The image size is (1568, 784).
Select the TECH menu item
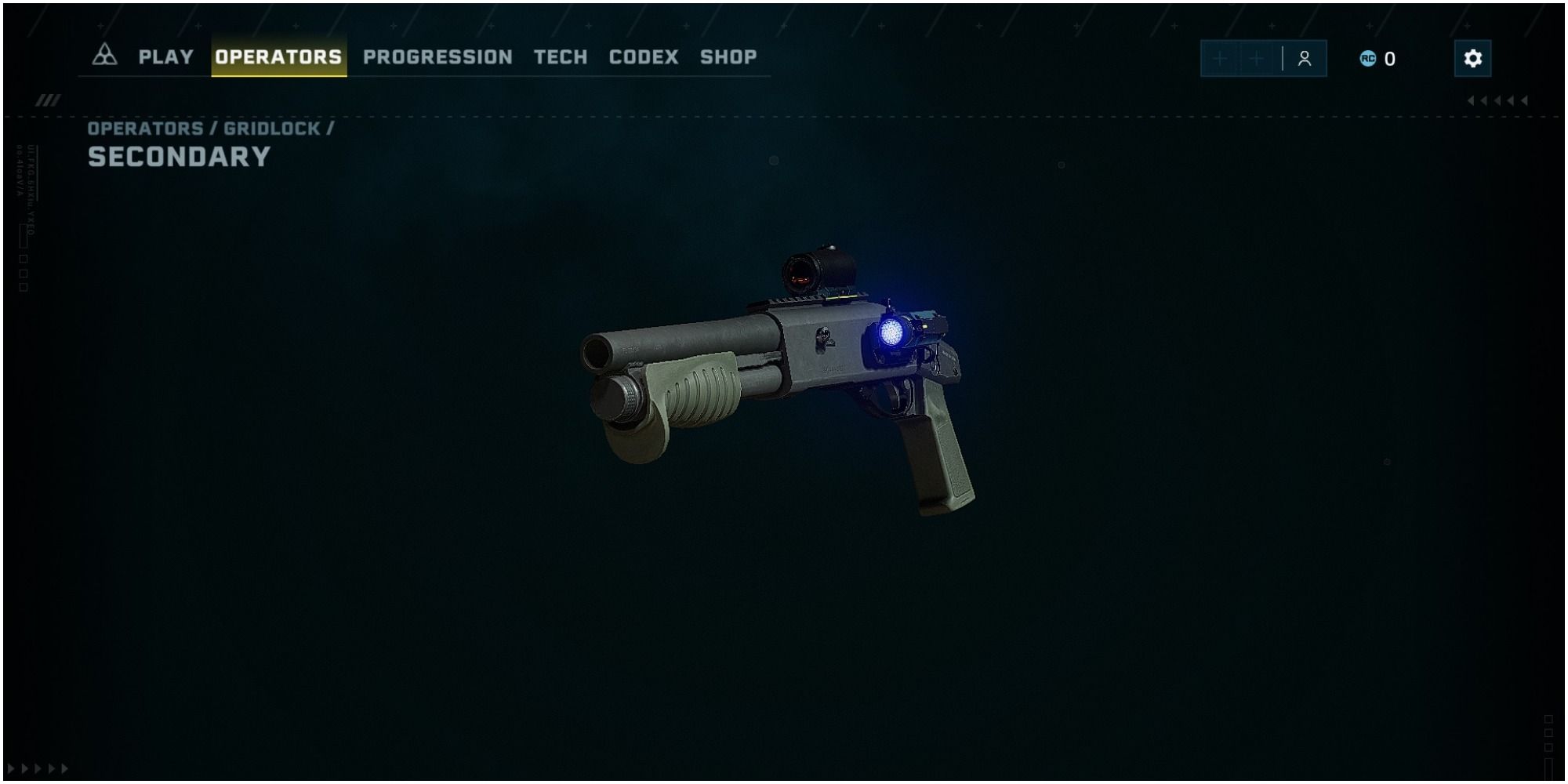pos(560,56)
